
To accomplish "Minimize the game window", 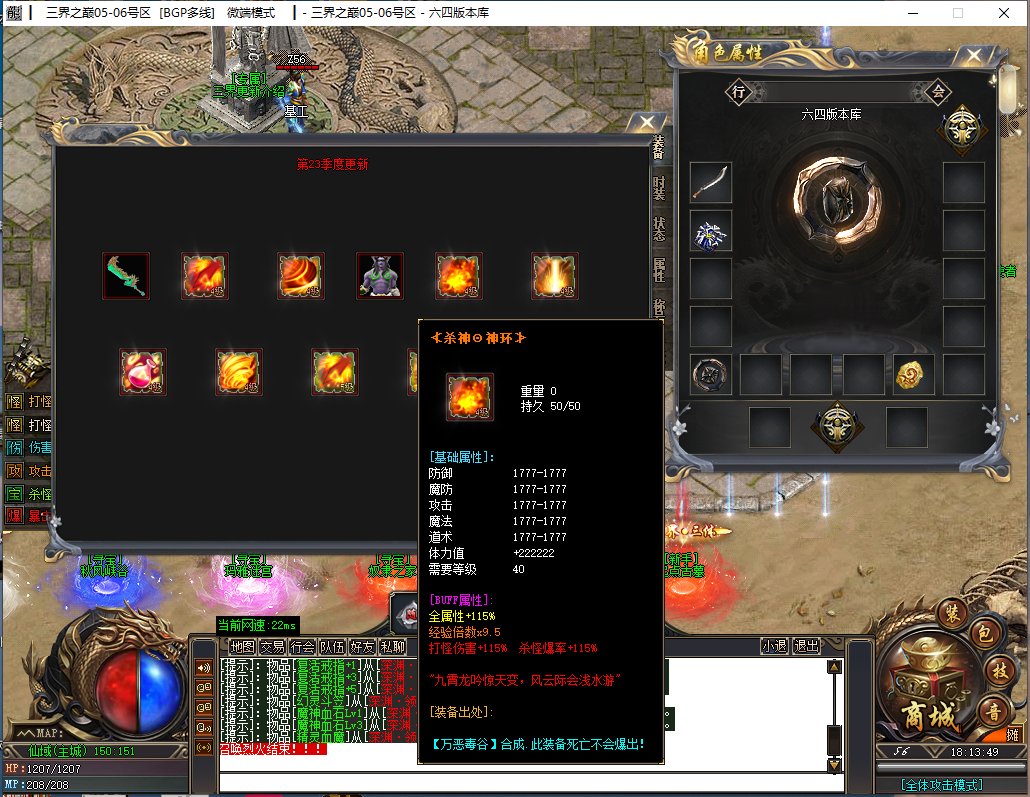I will (914, 13).
